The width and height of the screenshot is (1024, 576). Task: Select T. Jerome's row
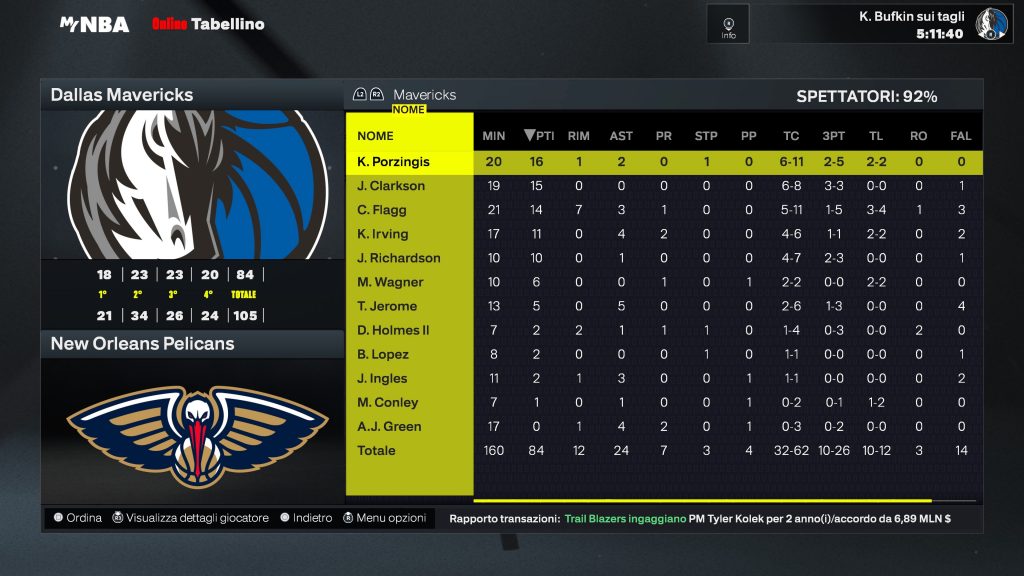(387, 306)
